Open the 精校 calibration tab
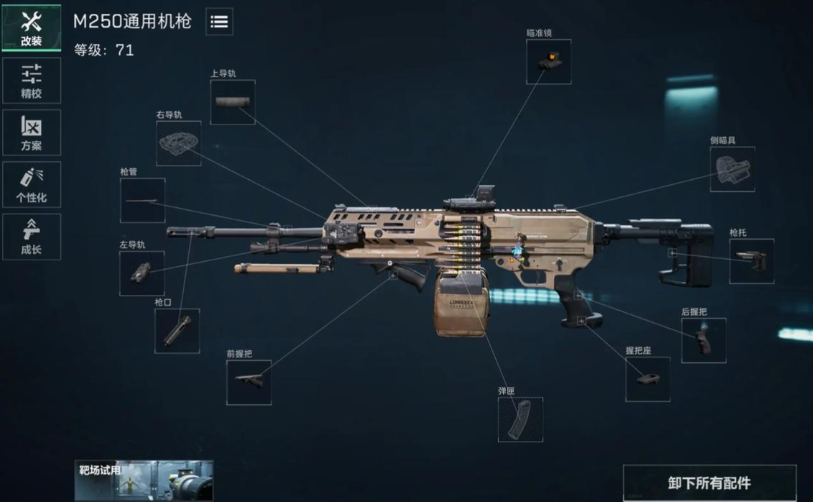The image size is (813, 502). click(x=31, y=80)
